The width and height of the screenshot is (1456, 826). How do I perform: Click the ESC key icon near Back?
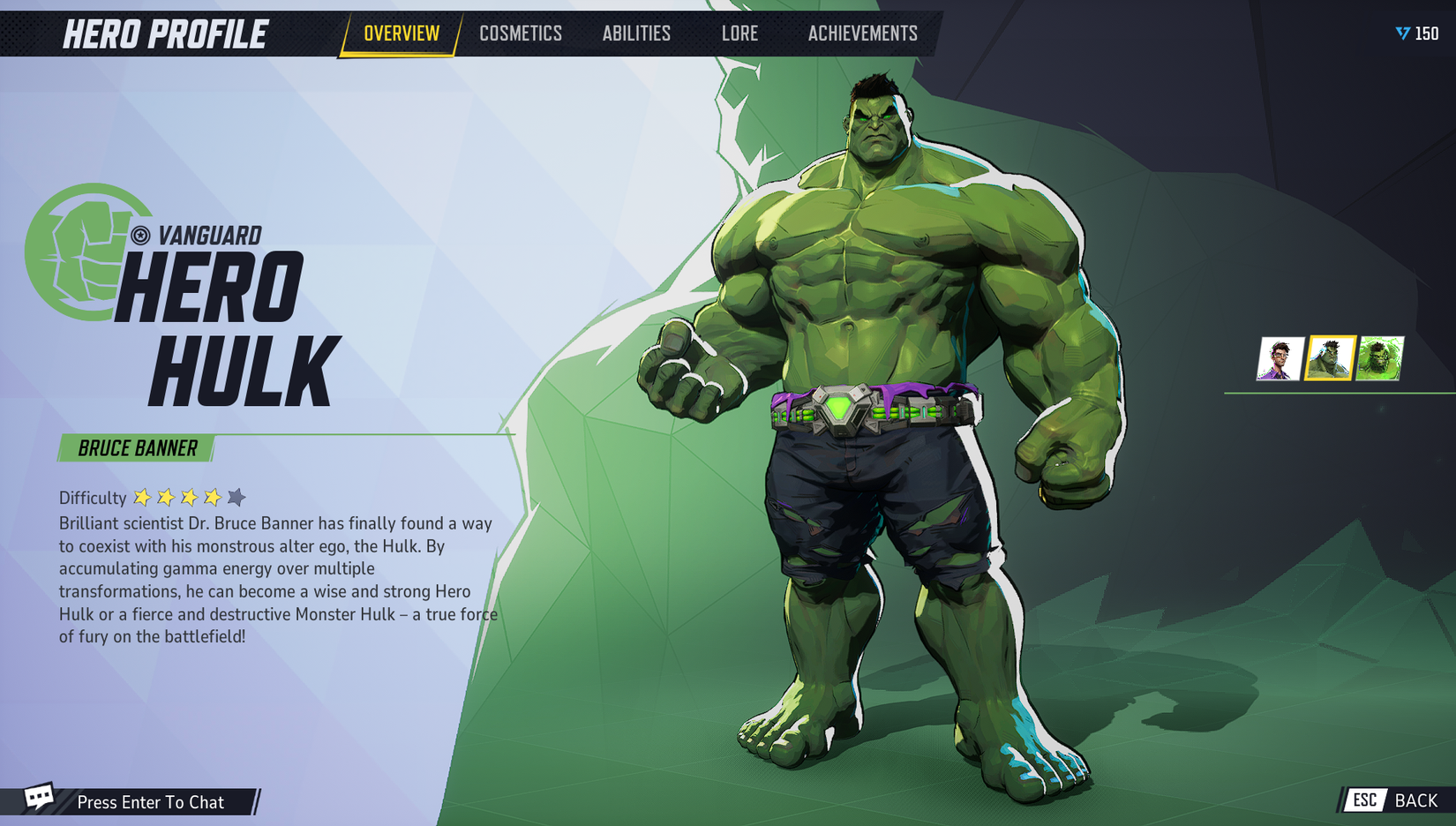point(1364,801)
